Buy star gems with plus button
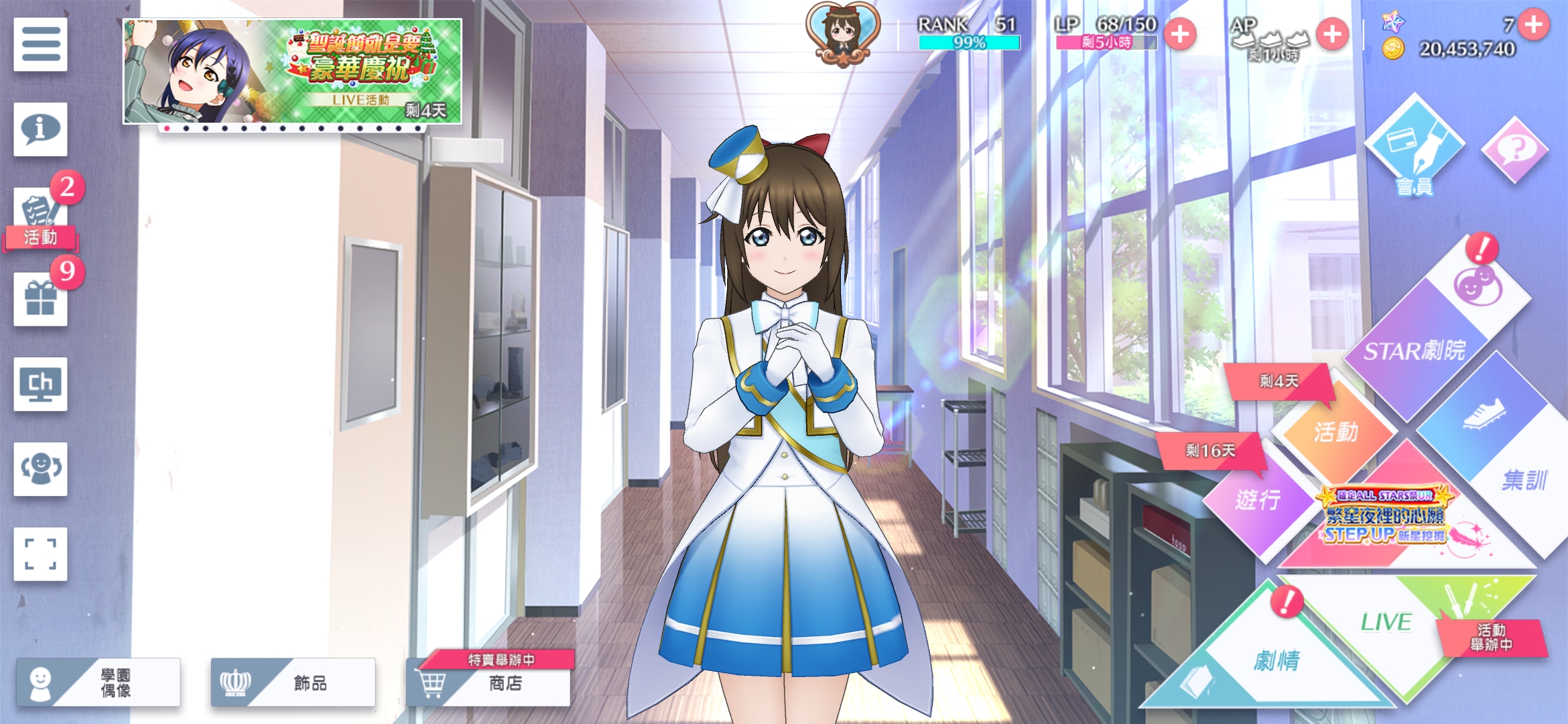Viewport: 1568px width, 724px height. point(1534,25)
